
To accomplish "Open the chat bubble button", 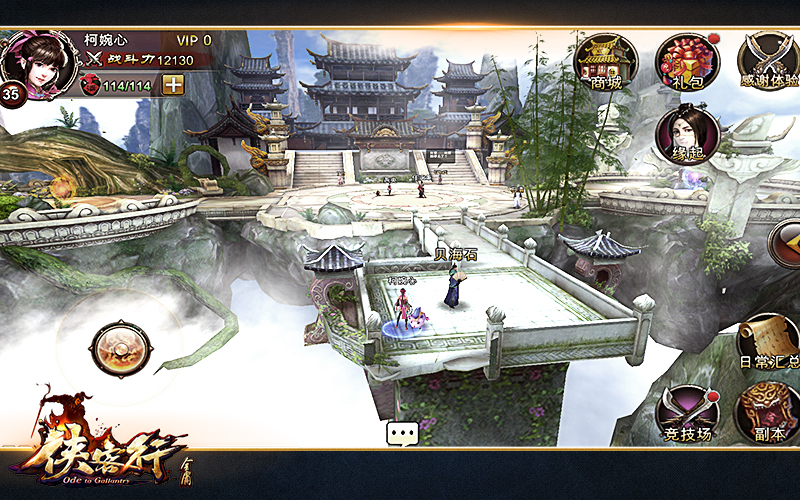I will coord(402,433).
